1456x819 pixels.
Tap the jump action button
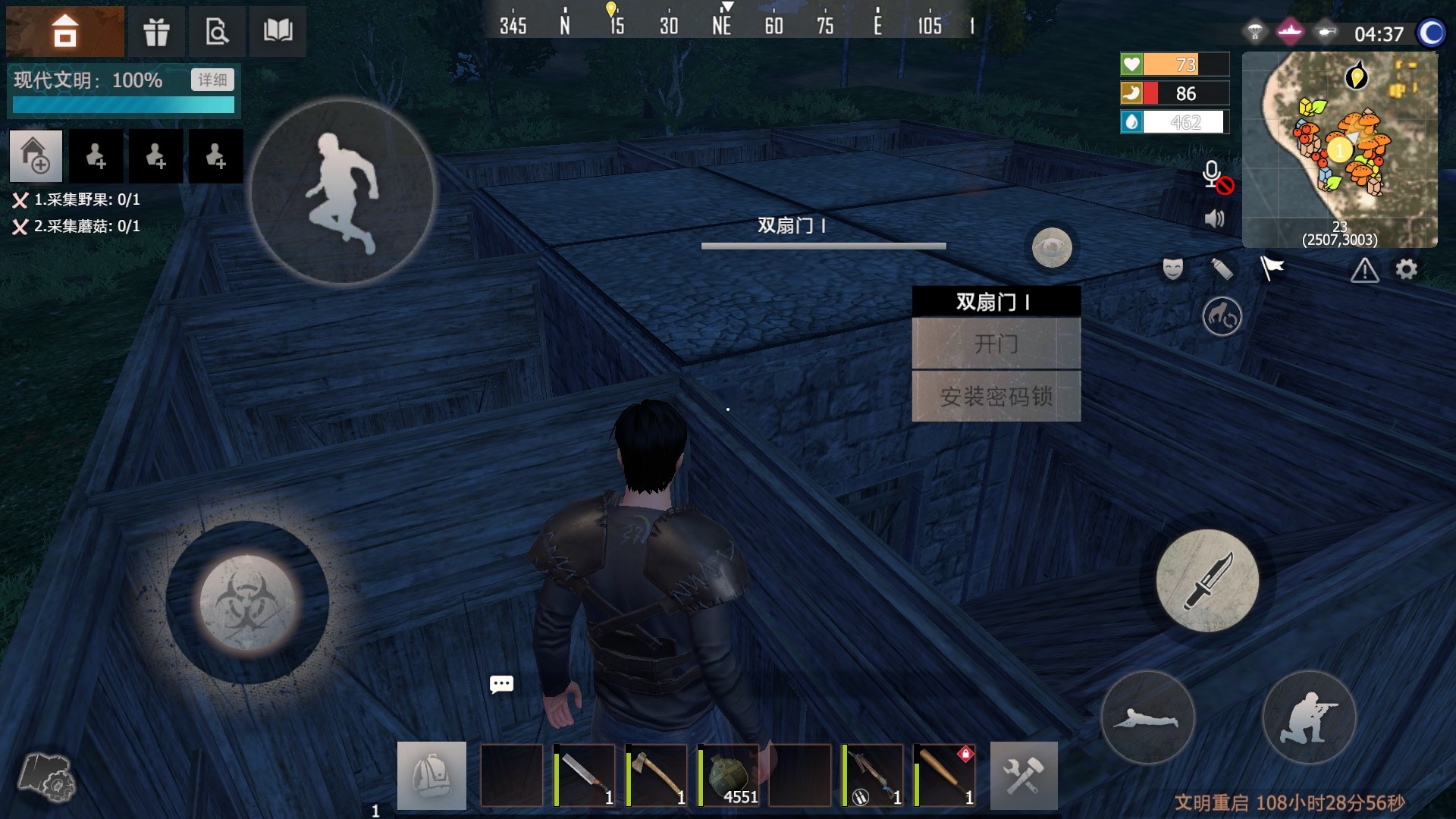[343, 193]
